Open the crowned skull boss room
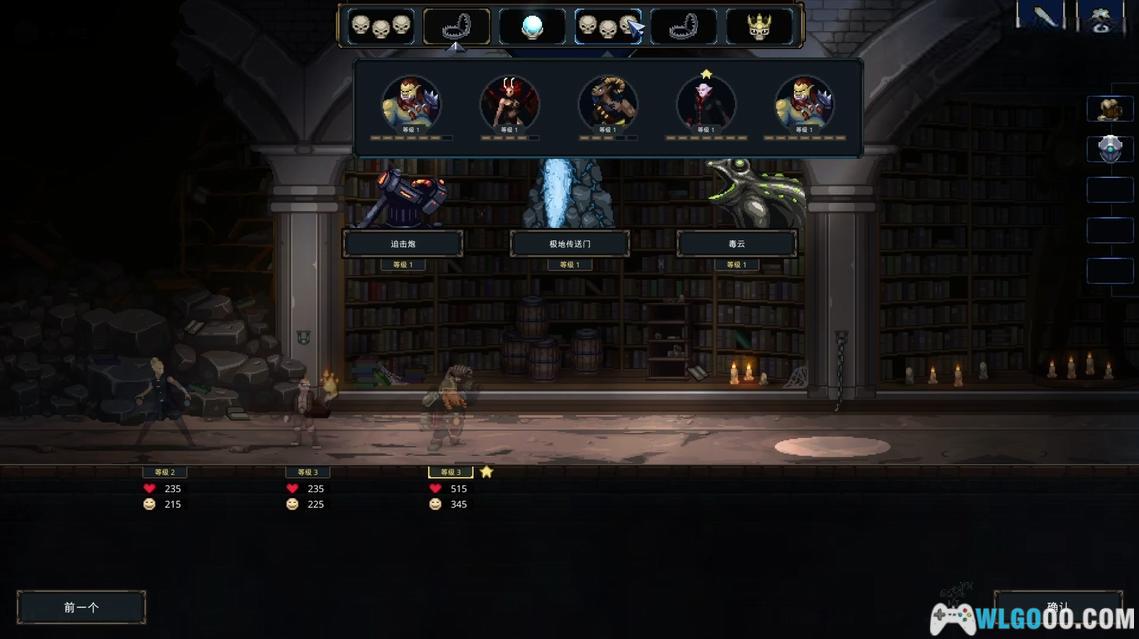Image resolution: width=1139 pixels, height=639 pixels. coord(758,27)
